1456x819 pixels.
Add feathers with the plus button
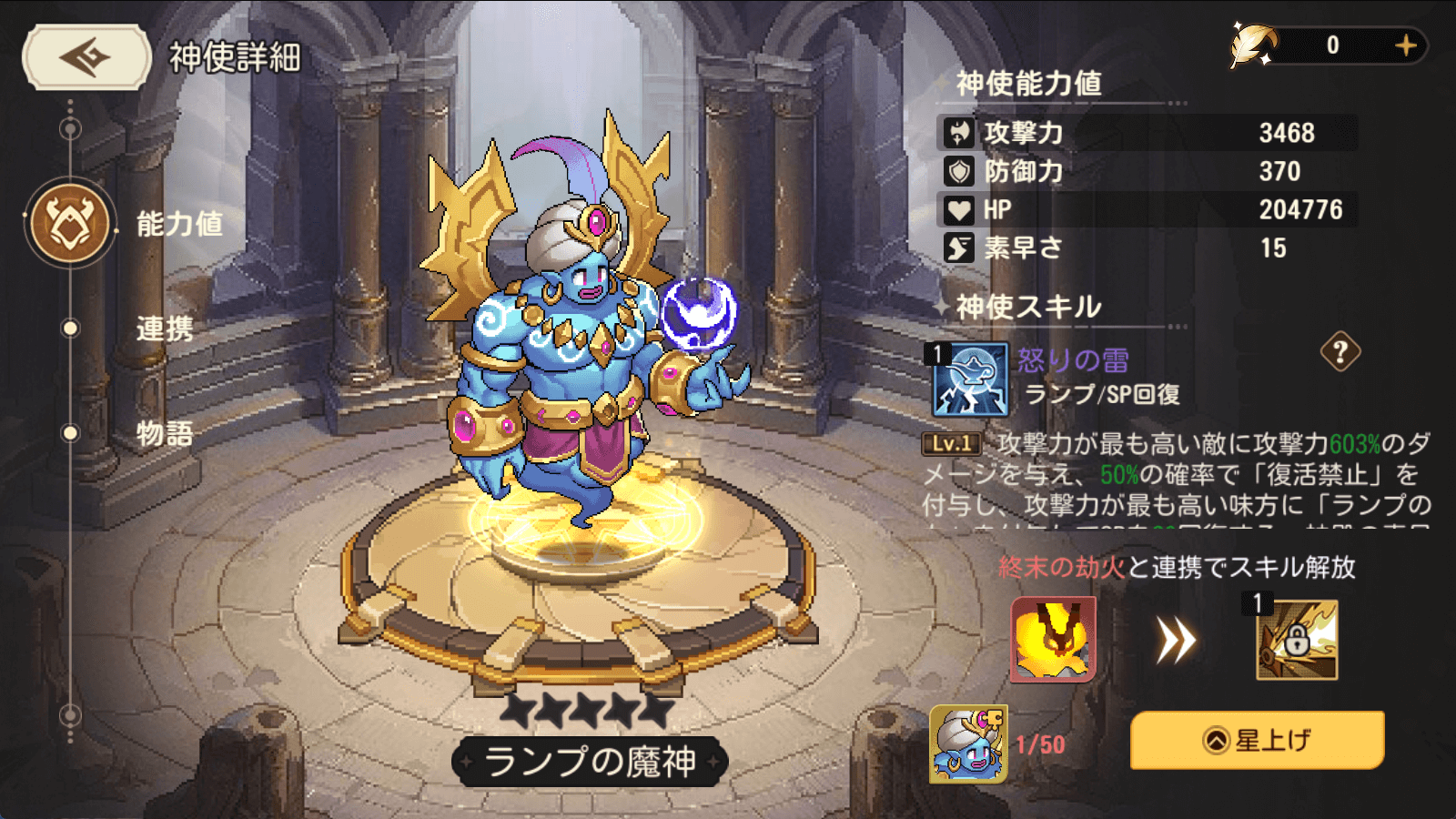1406,45
